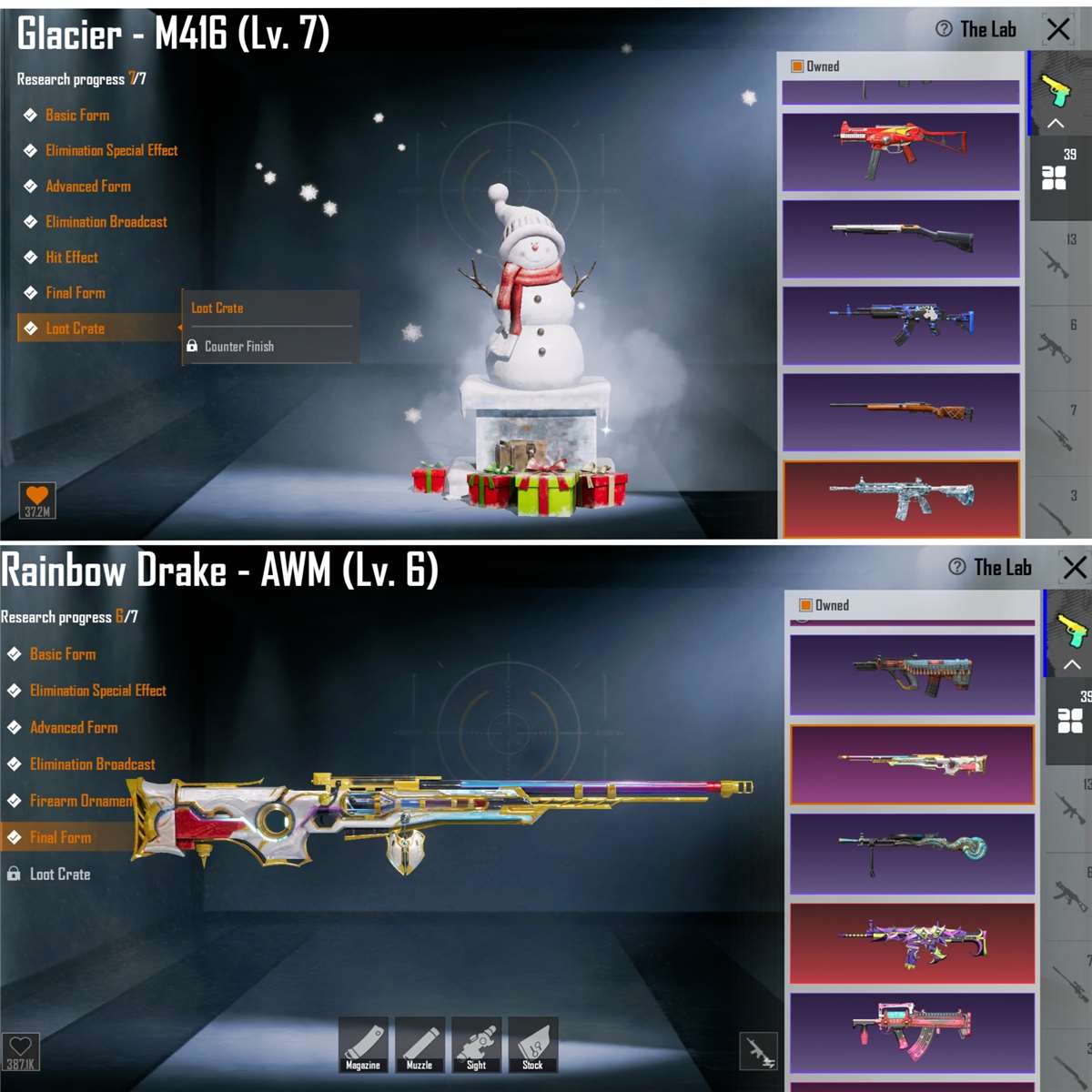The height and width of the screenshot is (1092, 1092).
Task: Choose the Sight attachment button
Action: 476,1045
